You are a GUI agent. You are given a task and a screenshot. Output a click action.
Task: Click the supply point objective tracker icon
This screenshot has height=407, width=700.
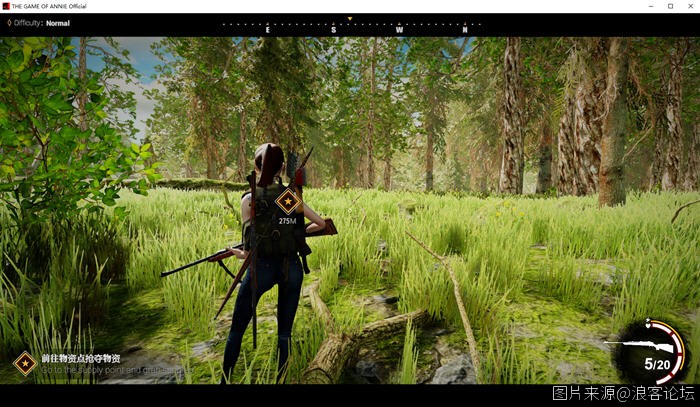point(25,362)
